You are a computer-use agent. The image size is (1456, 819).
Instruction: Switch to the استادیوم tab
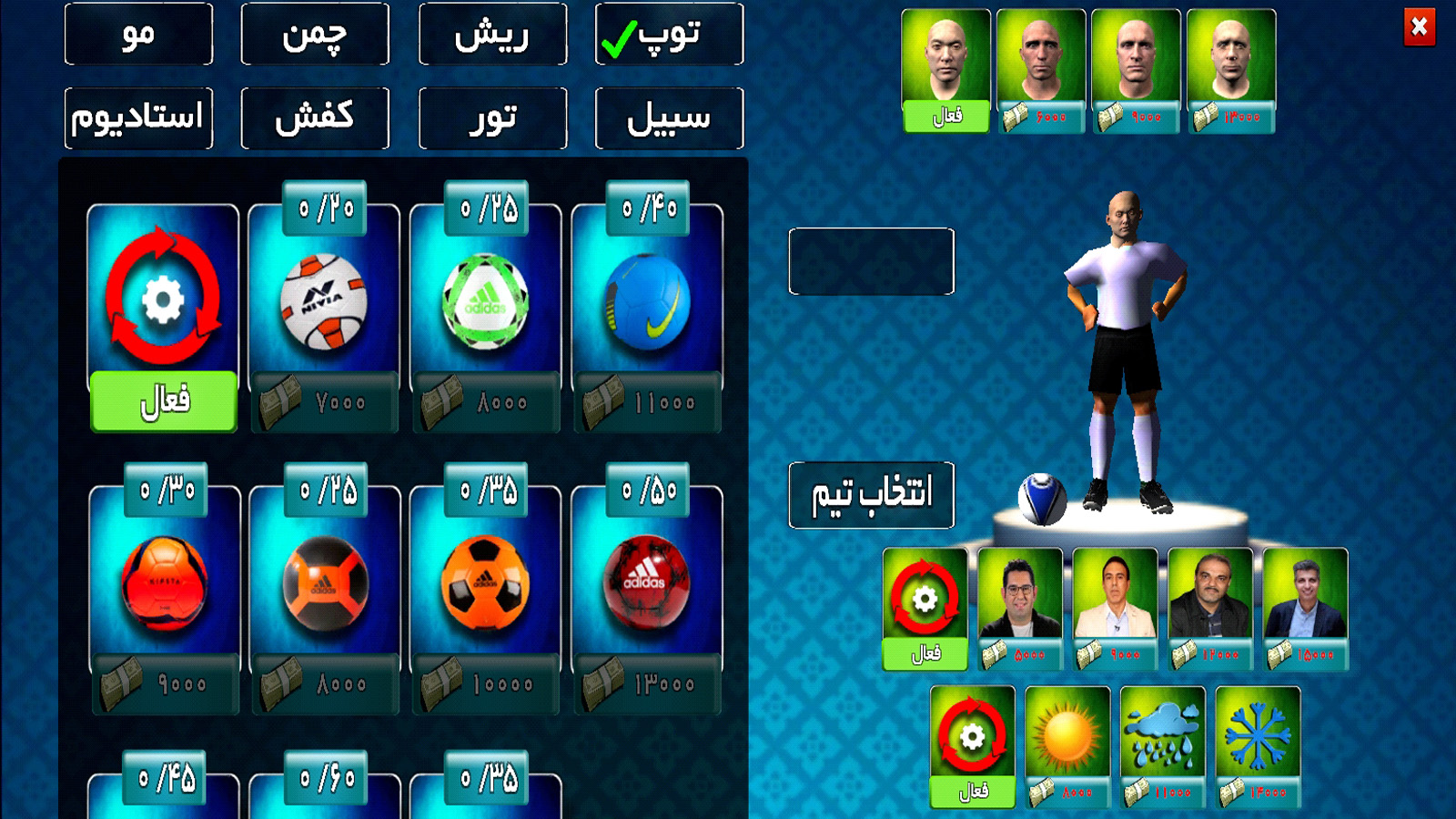[137, 116]
